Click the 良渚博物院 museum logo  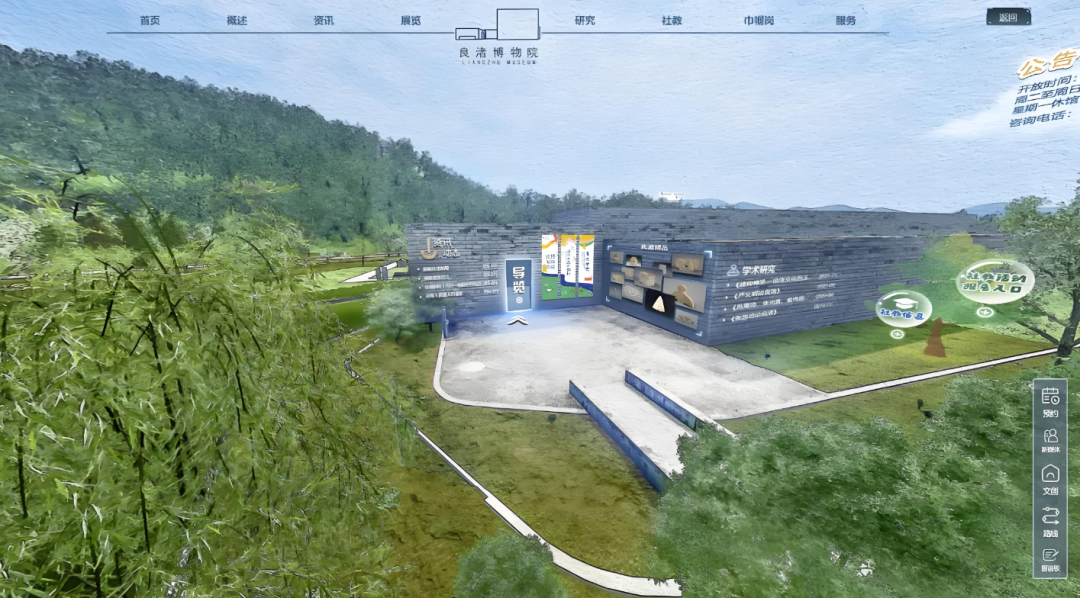click(497, 36)
